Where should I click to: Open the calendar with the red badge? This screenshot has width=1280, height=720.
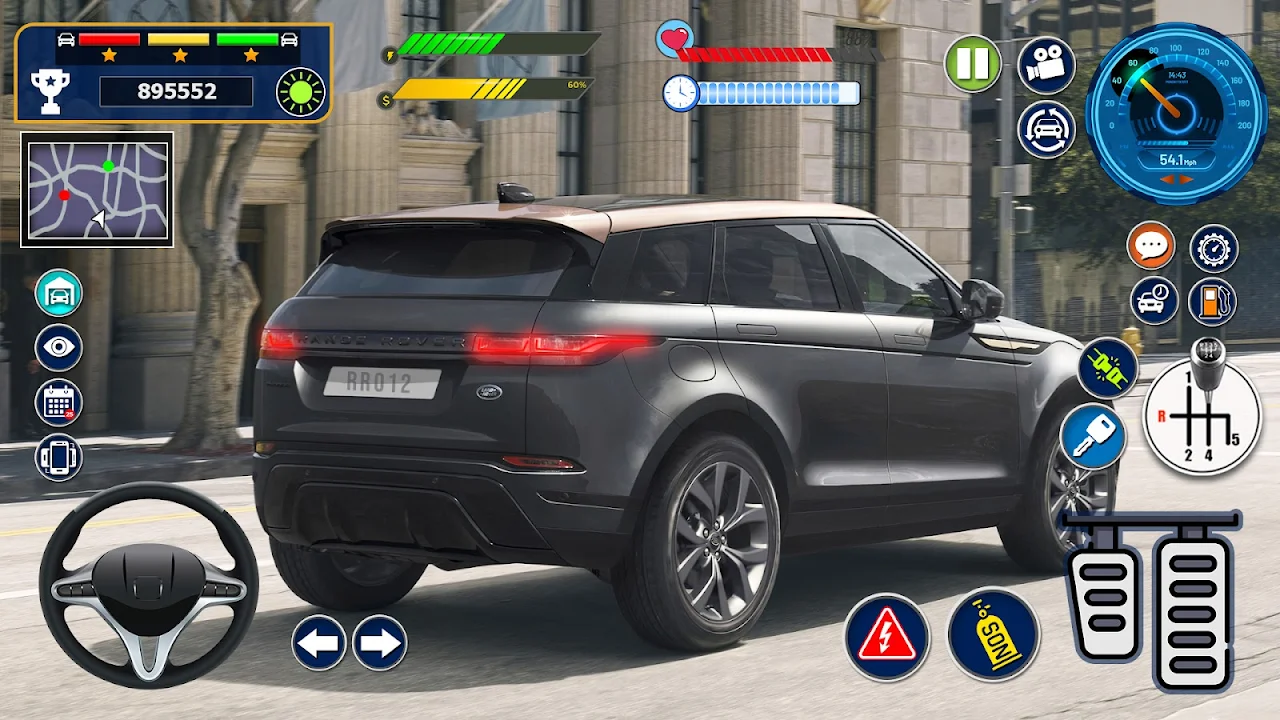(x=59, y=403)
